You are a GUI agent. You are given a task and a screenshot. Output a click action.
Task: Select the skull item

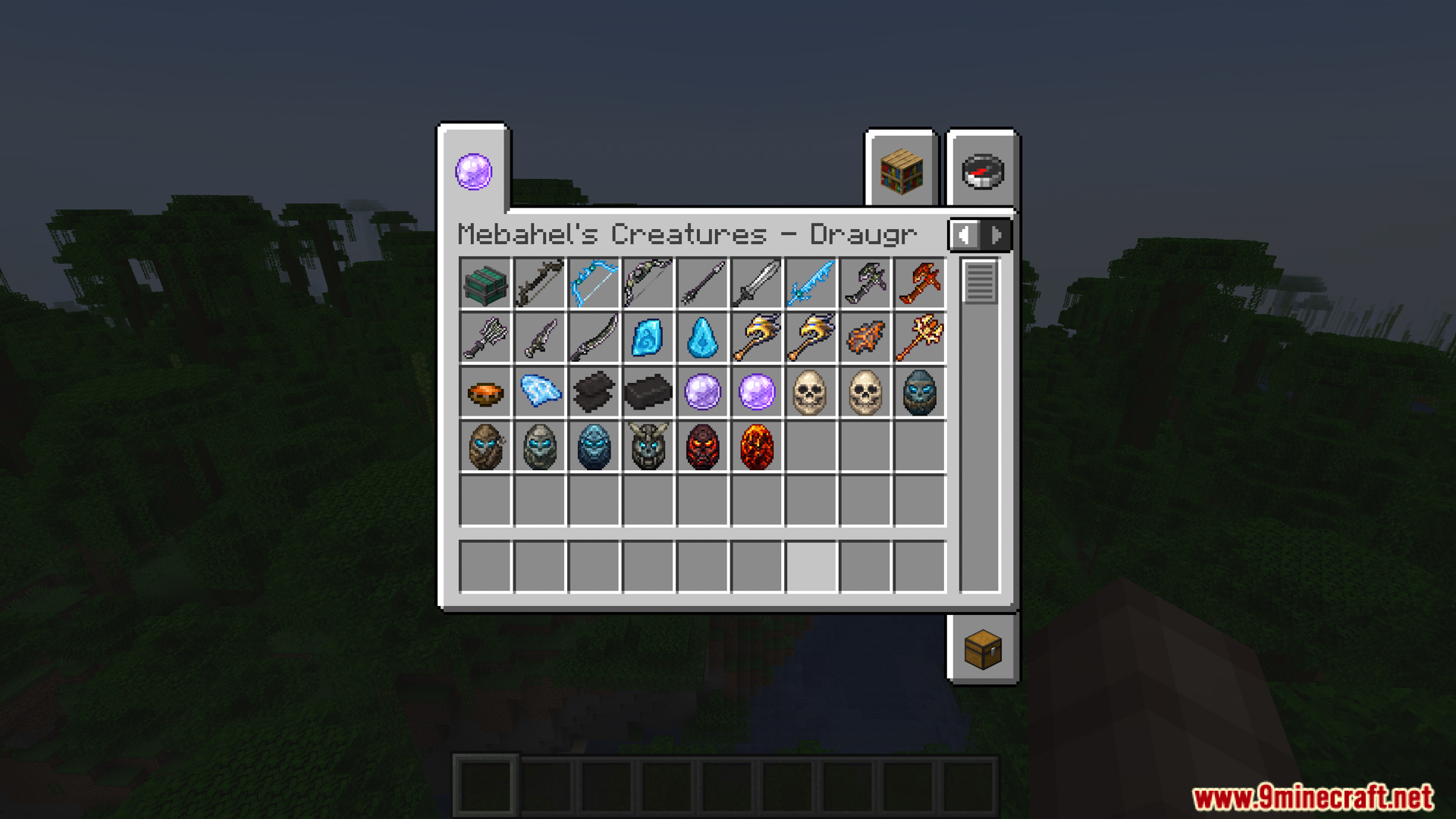click(x=810, y=391)
